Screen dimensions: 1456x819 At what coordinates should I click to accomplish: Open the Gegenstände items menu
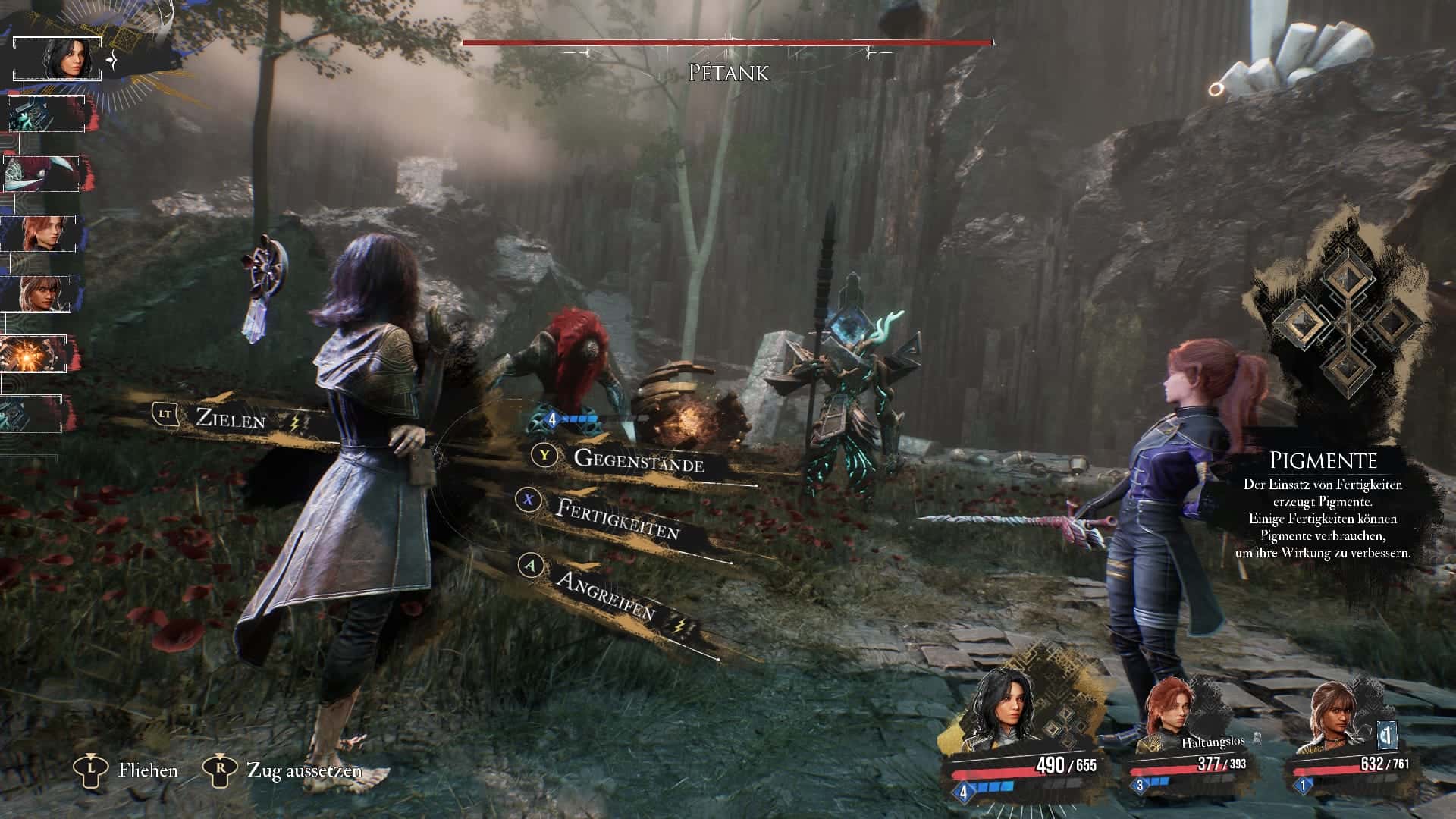(x=638, y=460)
